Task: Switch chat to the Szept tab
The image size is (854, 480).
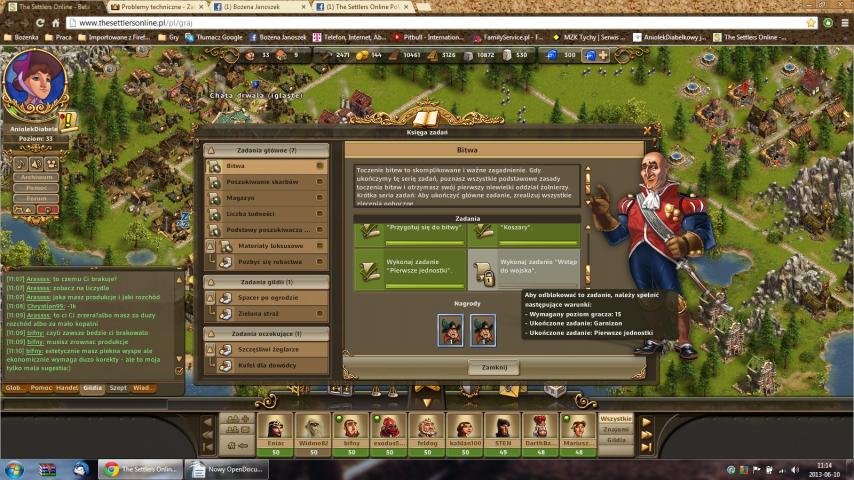Action: click(x=118, y=388)
